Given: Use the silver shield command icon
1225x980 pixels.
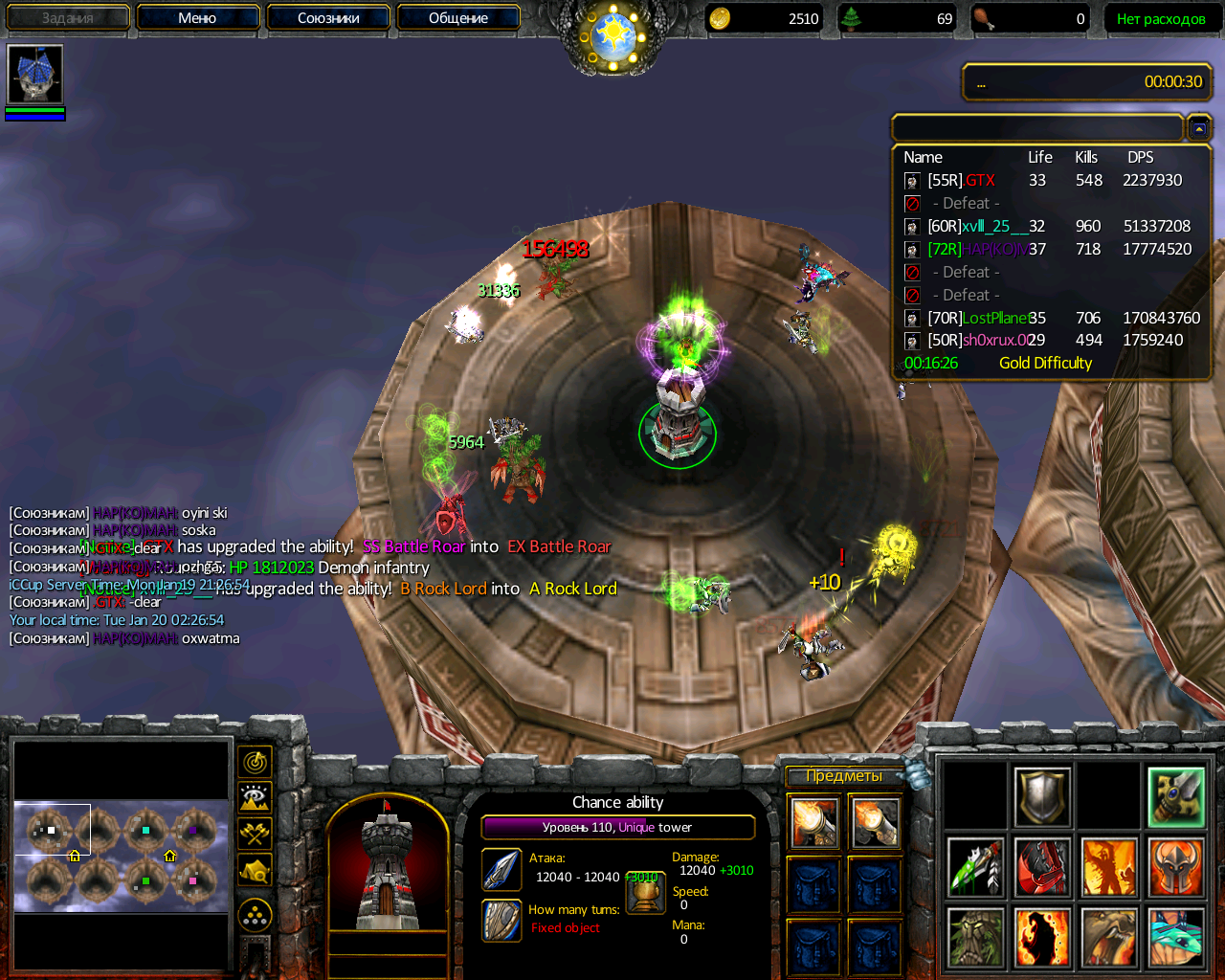Looking at the screenshot, I should pyautogui.click(x=1042, y=797).
